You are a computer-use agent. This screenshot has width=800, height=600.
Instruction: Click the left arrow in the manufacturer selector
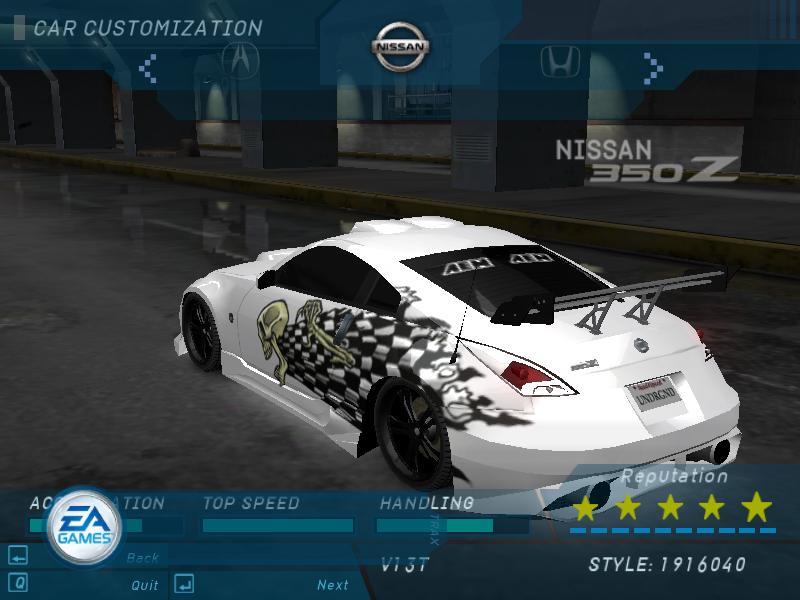(x=148, y=68)
